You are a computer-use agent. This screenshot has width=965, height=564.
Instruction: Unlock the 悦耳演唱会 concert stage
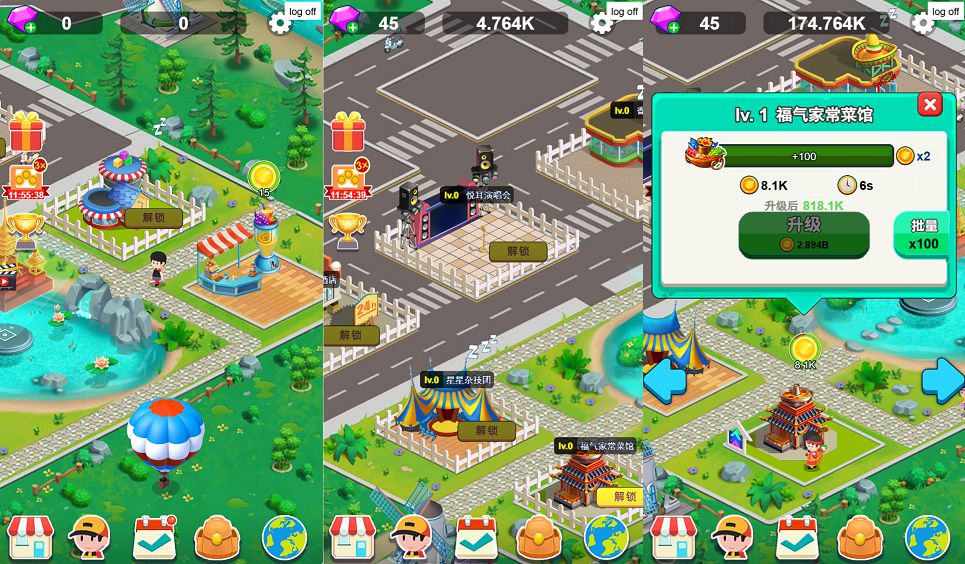point(517,252)
